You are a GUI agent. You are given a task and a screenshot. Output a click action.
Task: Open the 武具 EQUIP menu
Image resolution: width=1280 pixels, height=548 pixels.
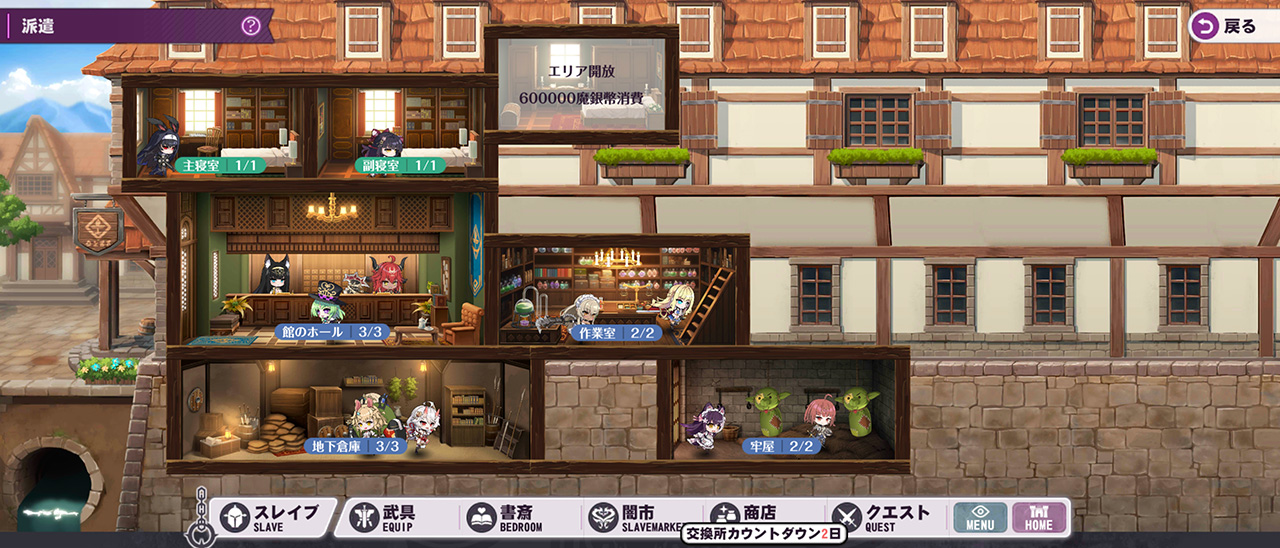(x=395, y=517)
